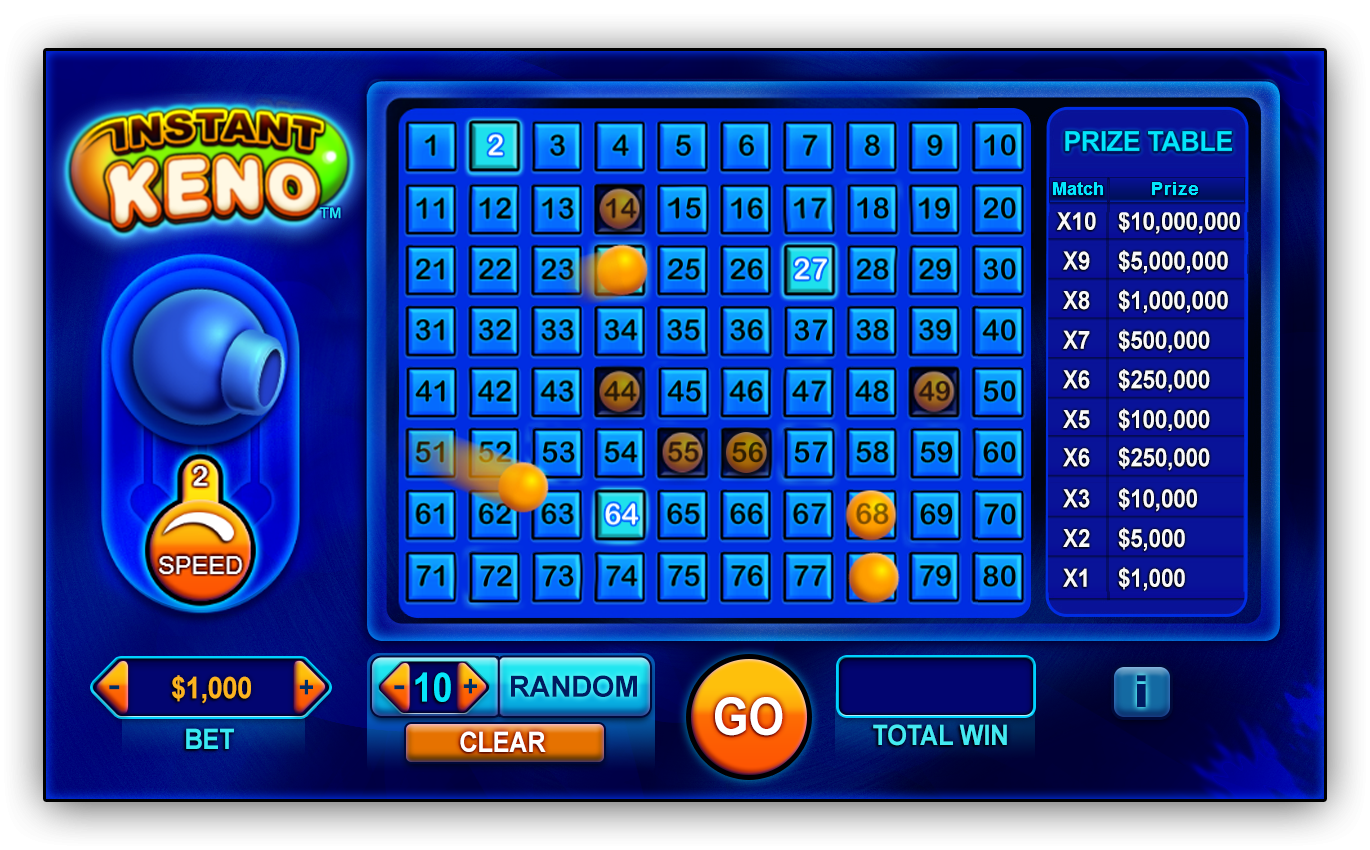Pick number 45 on the grid
Screen dimensions: 1370x850
(683, 392)
